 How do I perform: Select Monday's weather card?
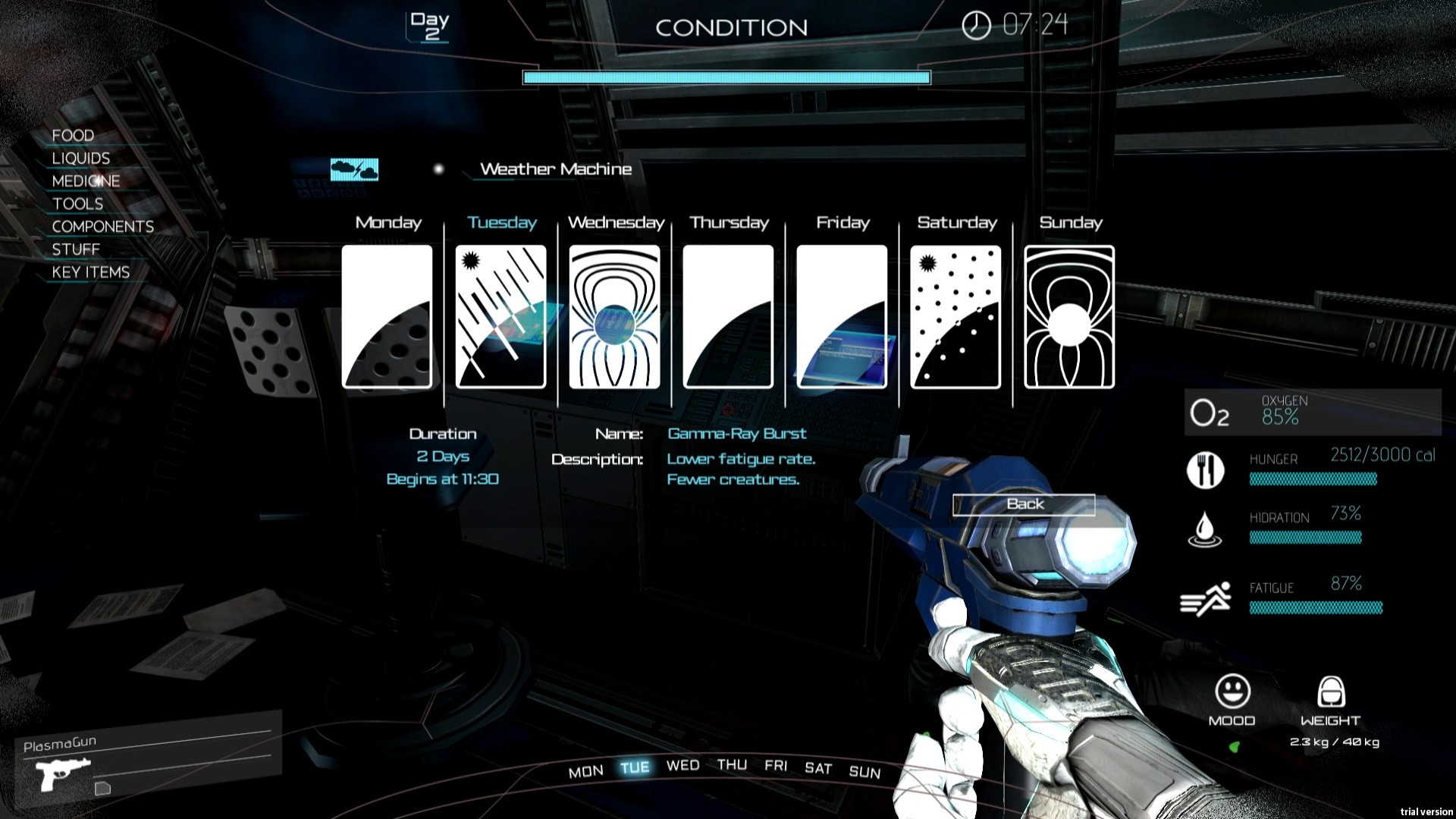coord(387,316)
